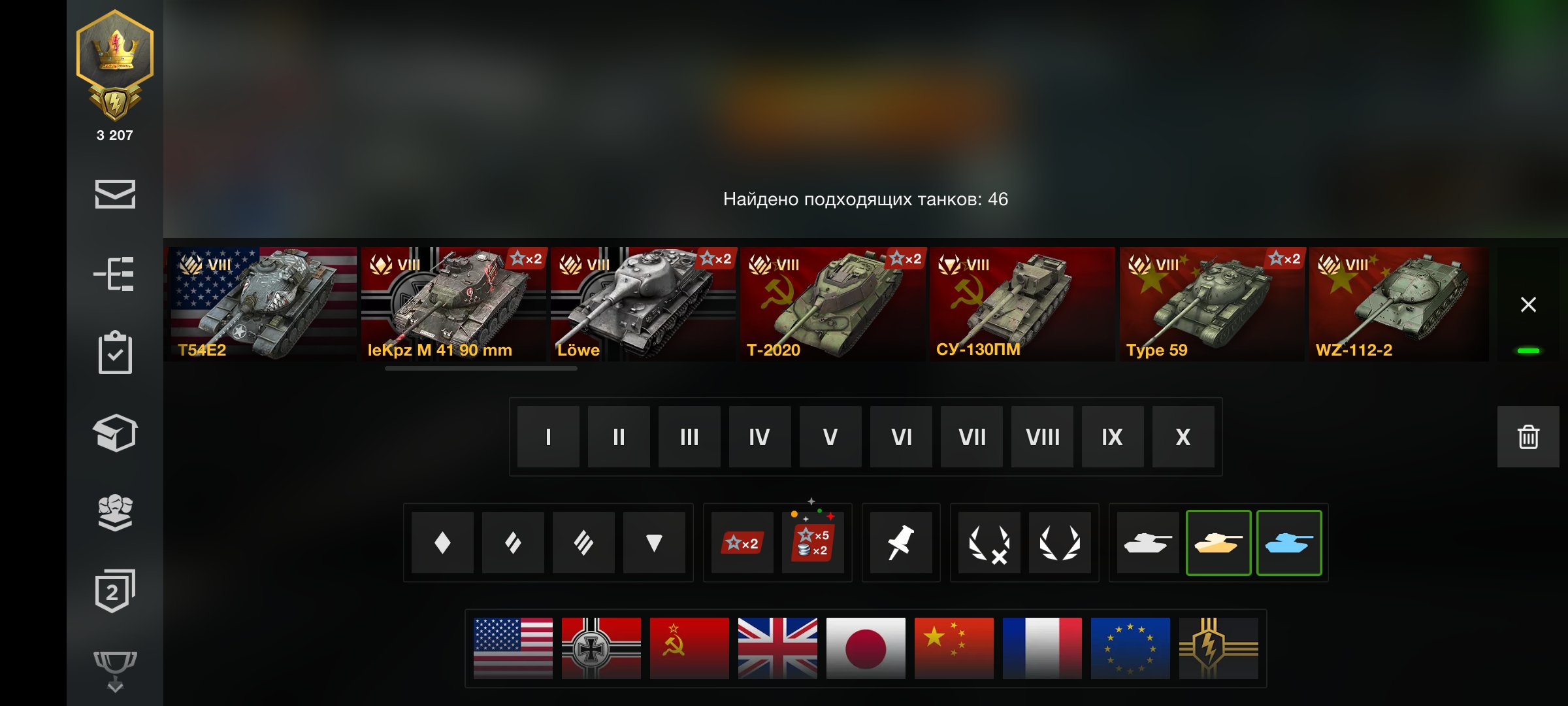Filter tanks by Japan flag
Viewport: 1568px width, 706px height.
[x=866, y=648]
